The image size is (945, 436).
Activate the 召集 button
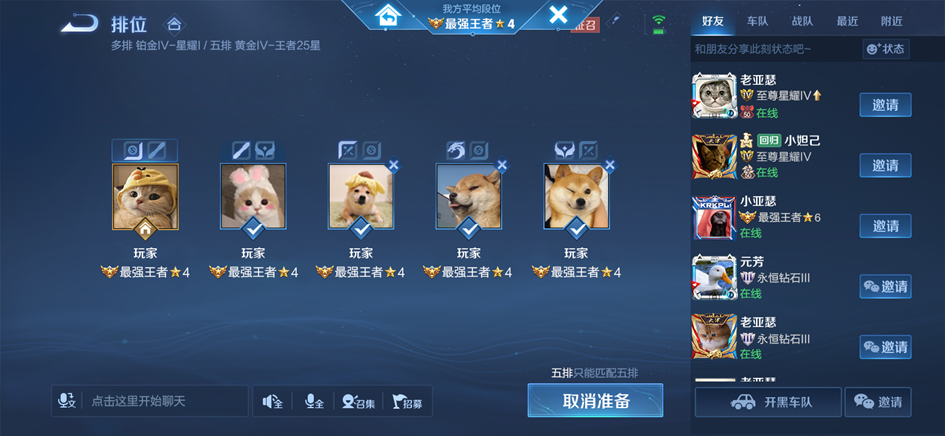coord(359,401)
